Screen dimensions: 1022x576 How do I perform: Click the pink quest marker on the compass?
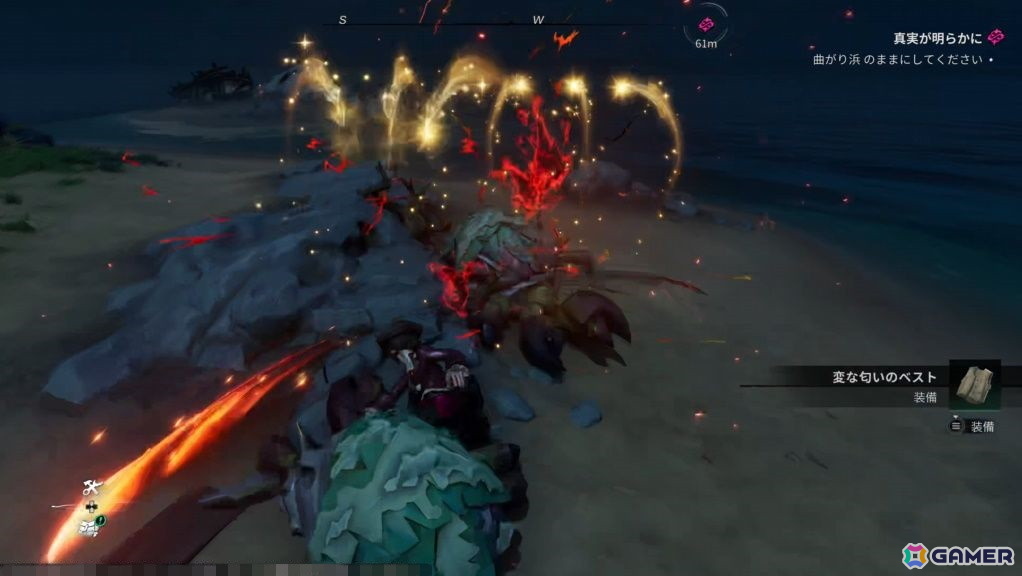[706, 24]
